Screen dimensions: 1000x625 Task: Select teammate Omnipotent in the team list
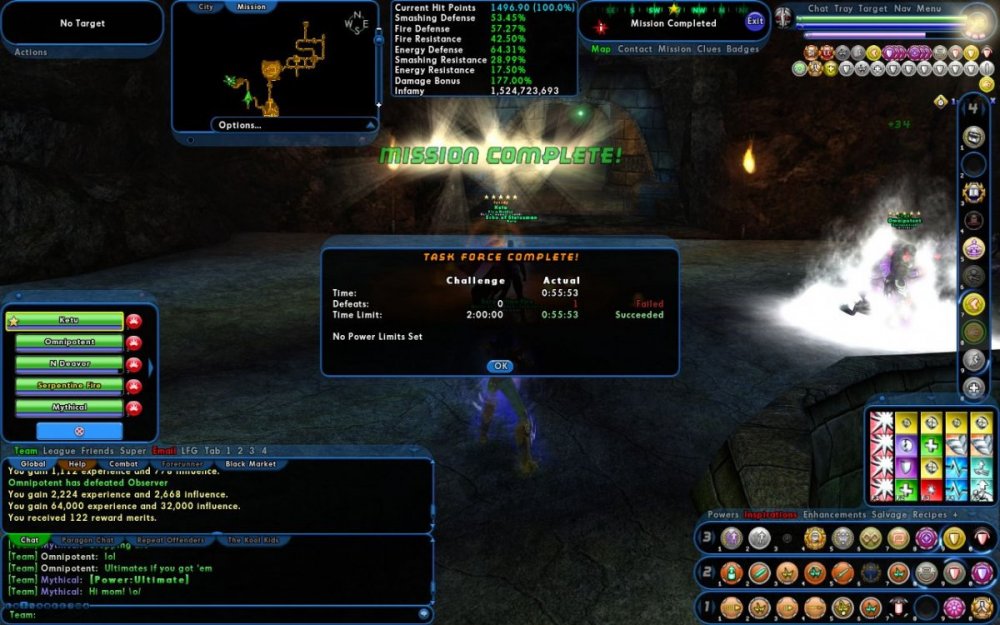[x=69, y=342]
